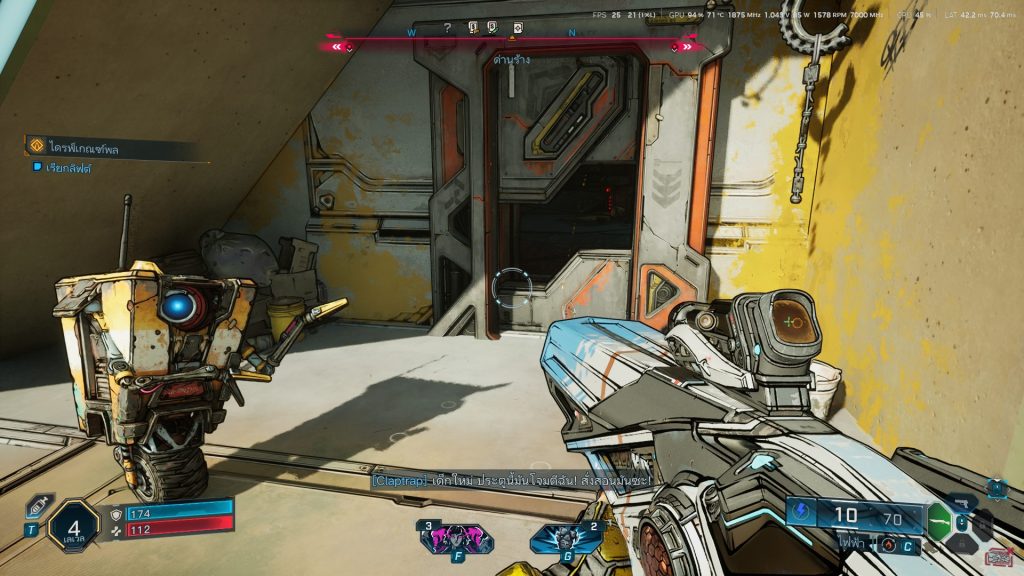Screen dimensions: 1024x576
Task: Switch weapon element using the fire icon
Action: point(888,544)
